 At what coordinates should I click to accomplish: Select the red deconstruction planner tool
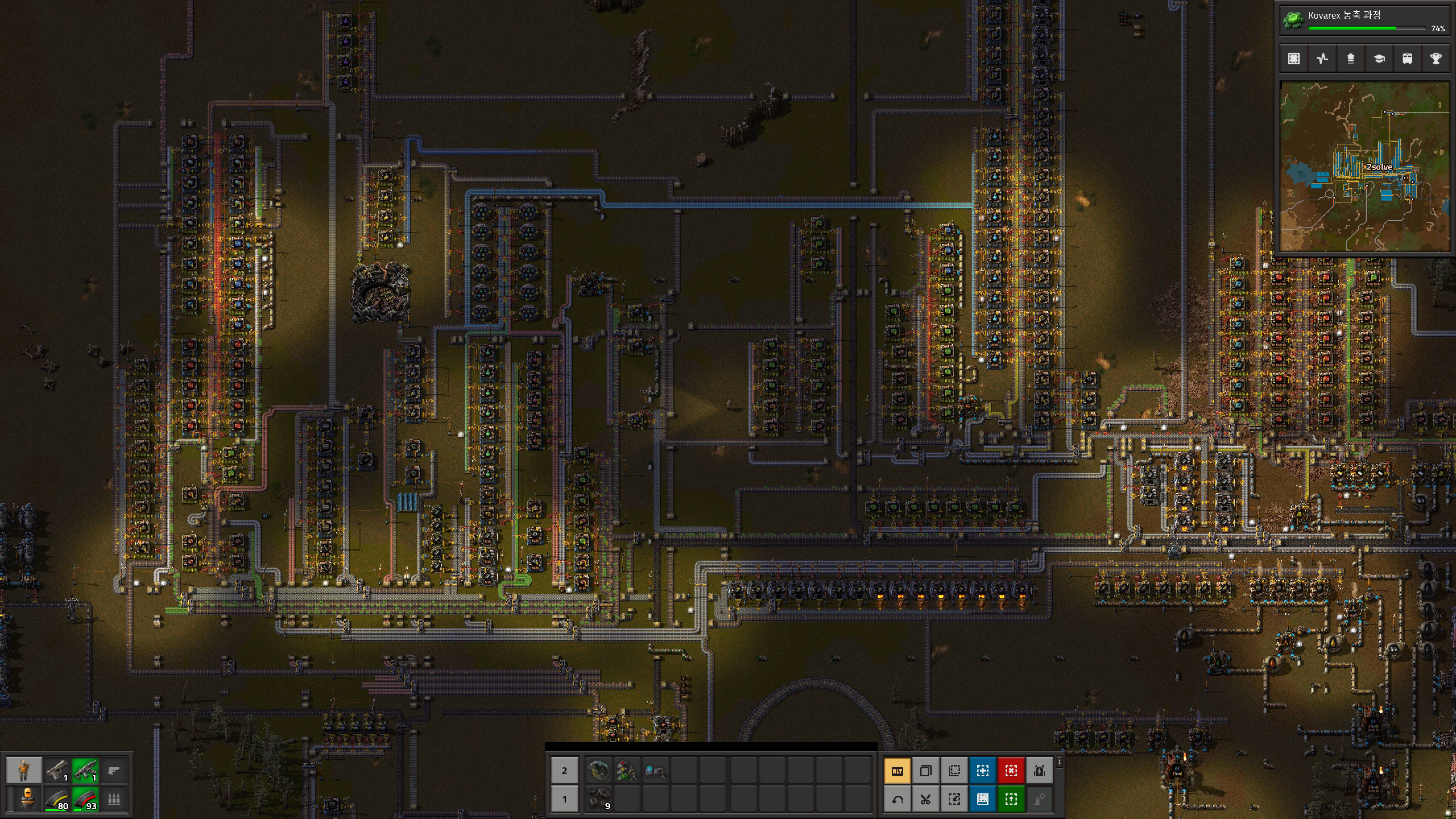pos(1011,770)
